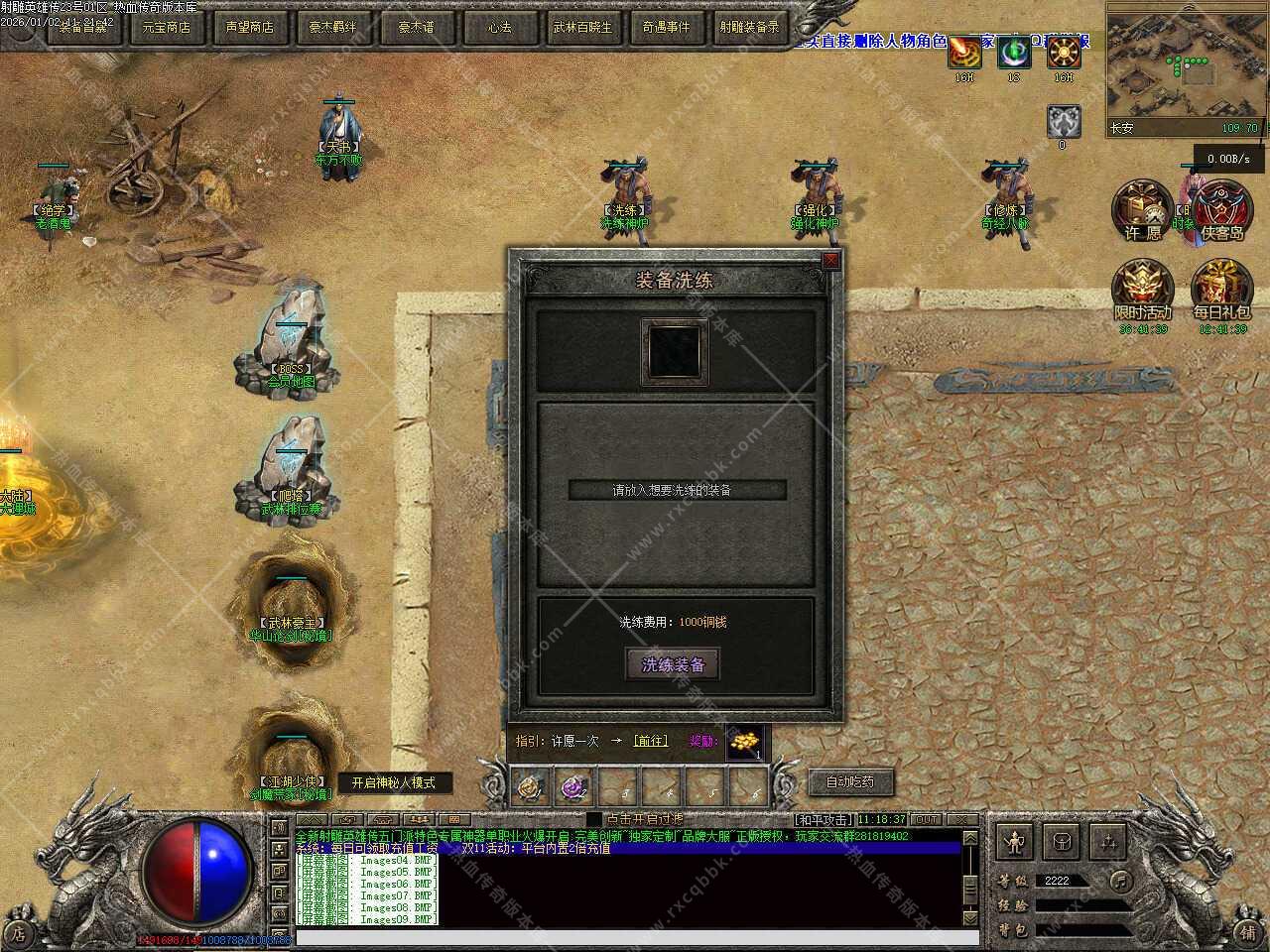
Task: Open the 射雕装备录 menu
Action: coord(749,27)
